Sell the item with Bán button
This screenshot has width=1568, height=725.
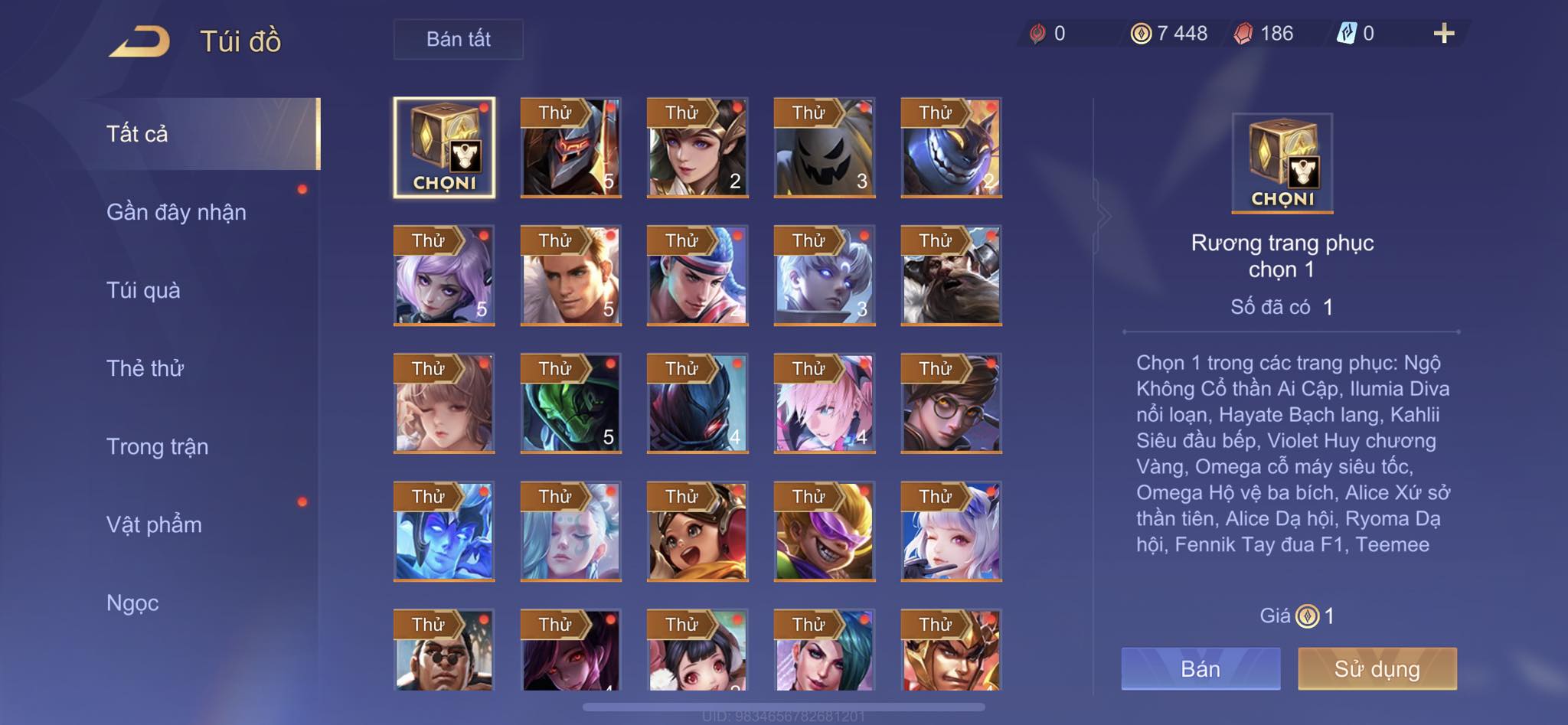[1200, 669]
